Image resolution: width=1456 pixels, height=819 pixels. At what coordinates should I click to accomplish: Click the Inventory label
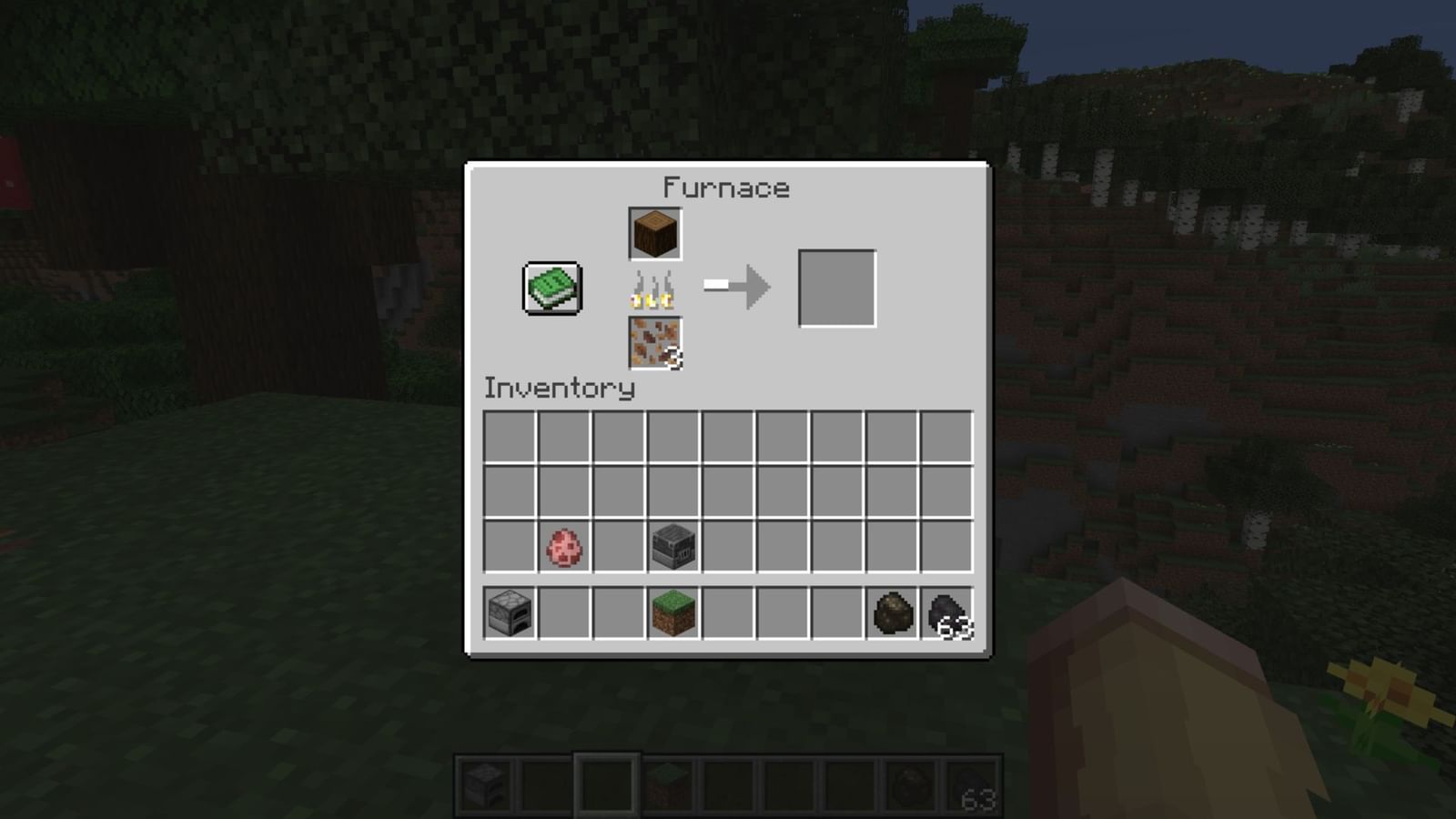[x=557, y=389]
